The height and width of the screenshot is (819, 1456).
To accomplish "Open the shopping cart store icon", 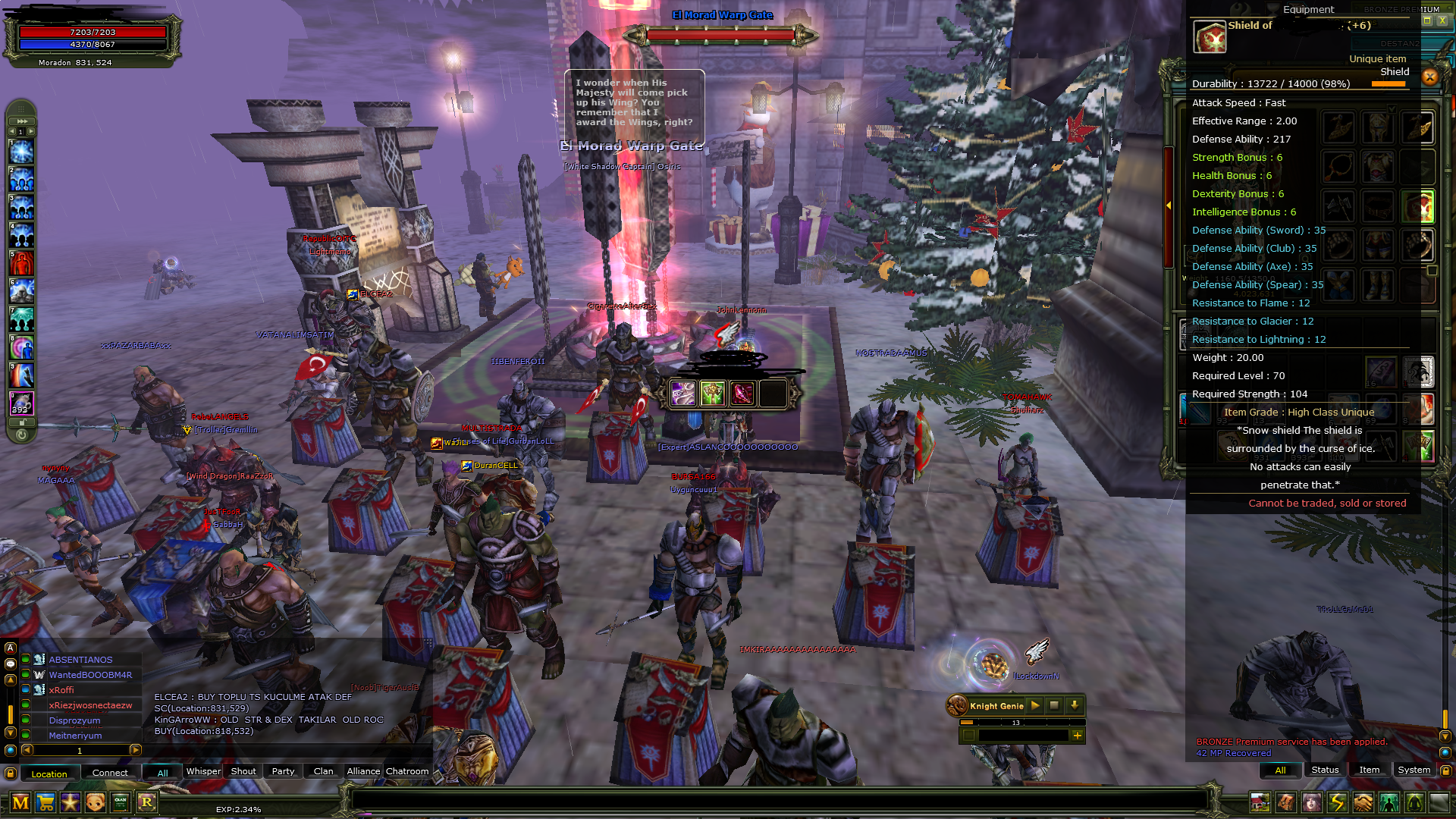I will (x=45, y=802).
